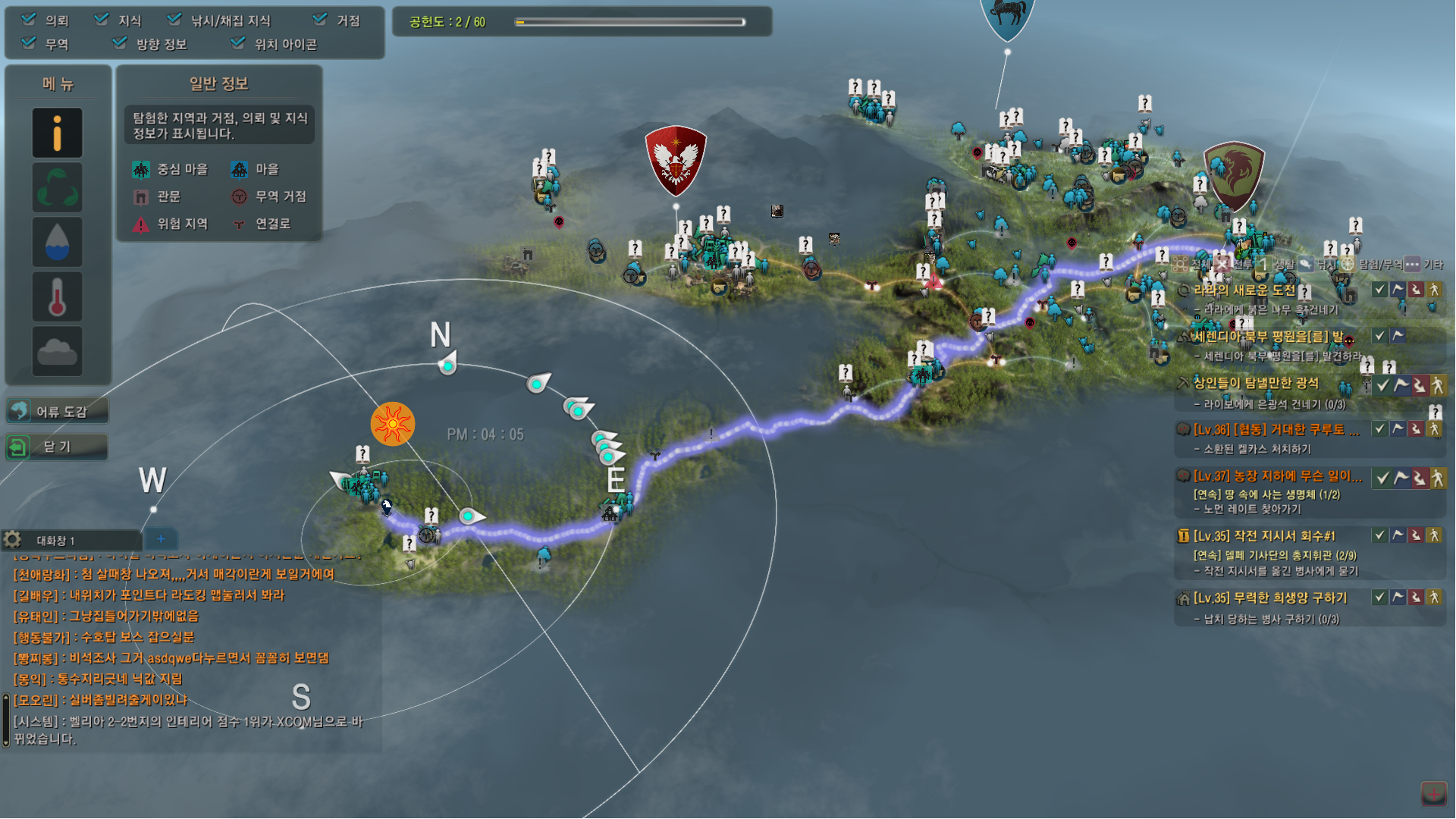Select the 상인들이 탐낼만한 광석 quest entry

[1256, 384]
